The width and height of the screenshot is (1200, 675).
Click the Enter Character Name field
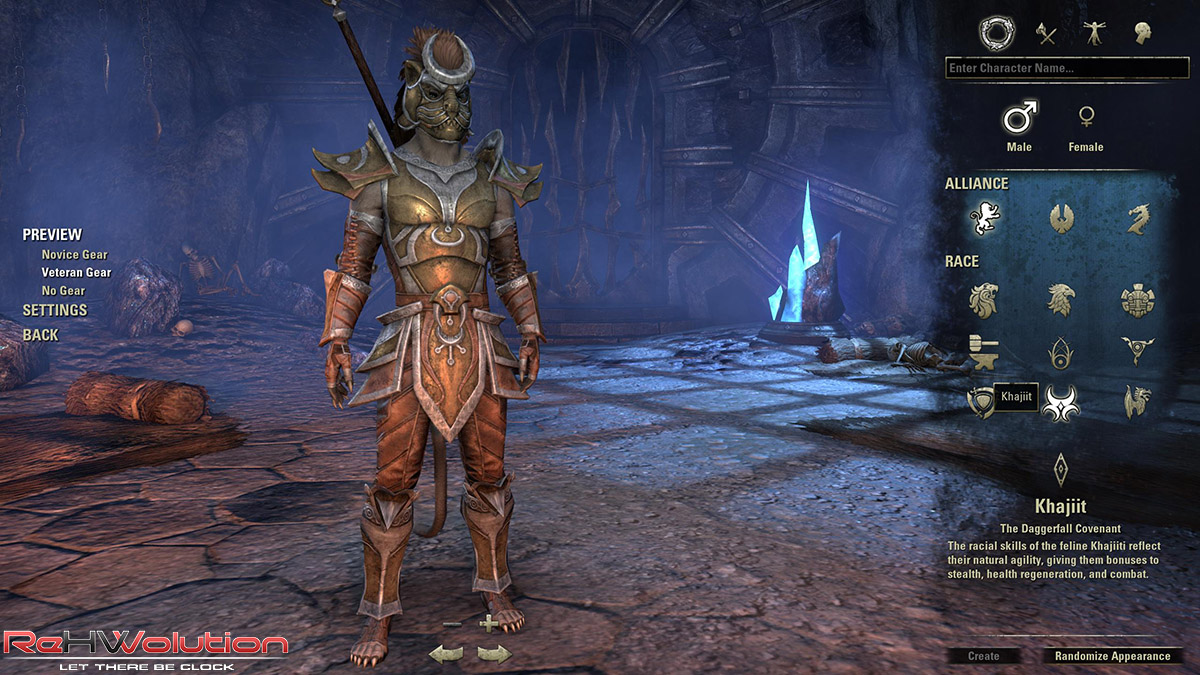1066,68
